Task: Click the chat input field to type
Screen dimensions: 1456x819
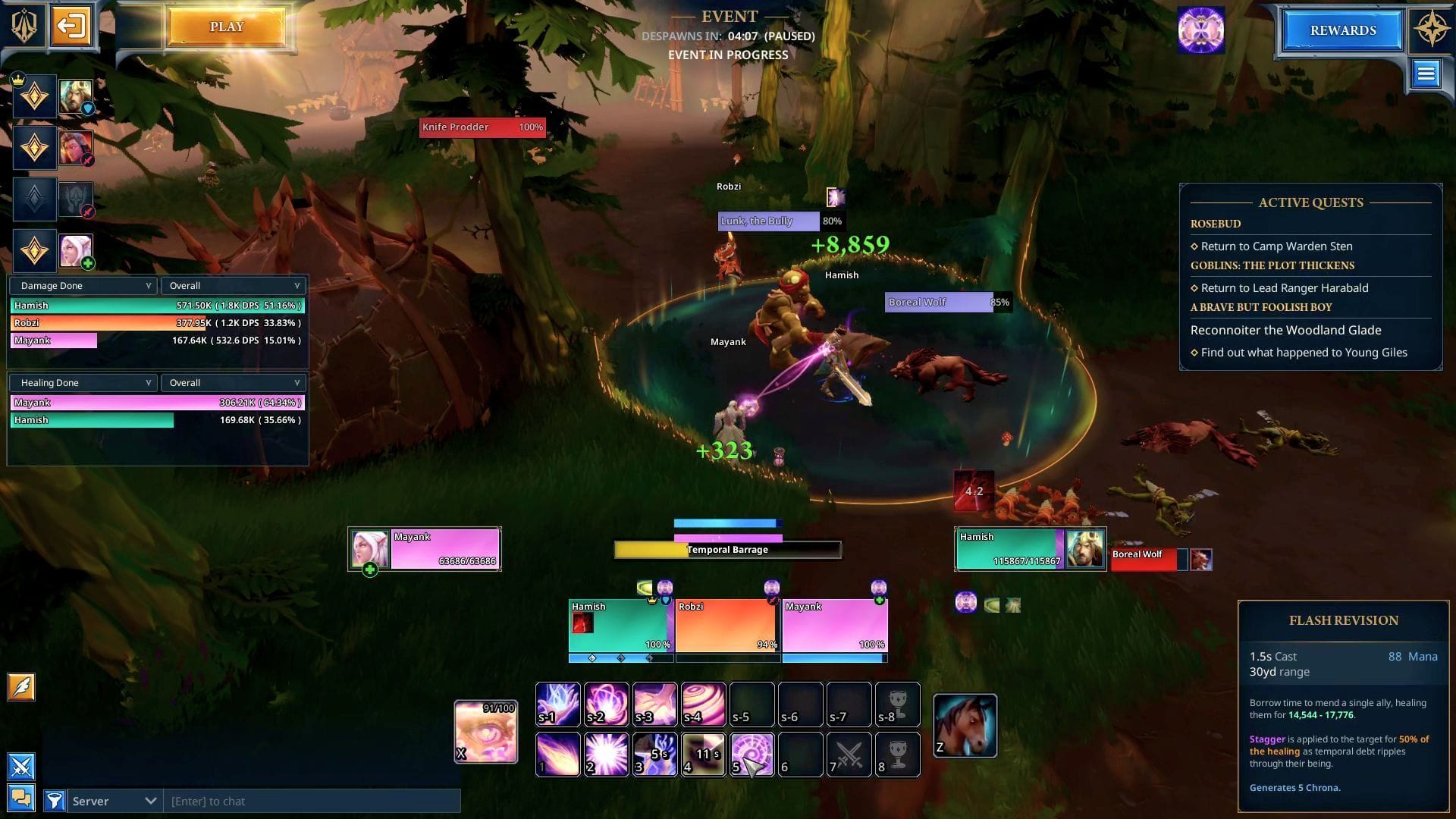Action: click(x=303, y=801)
